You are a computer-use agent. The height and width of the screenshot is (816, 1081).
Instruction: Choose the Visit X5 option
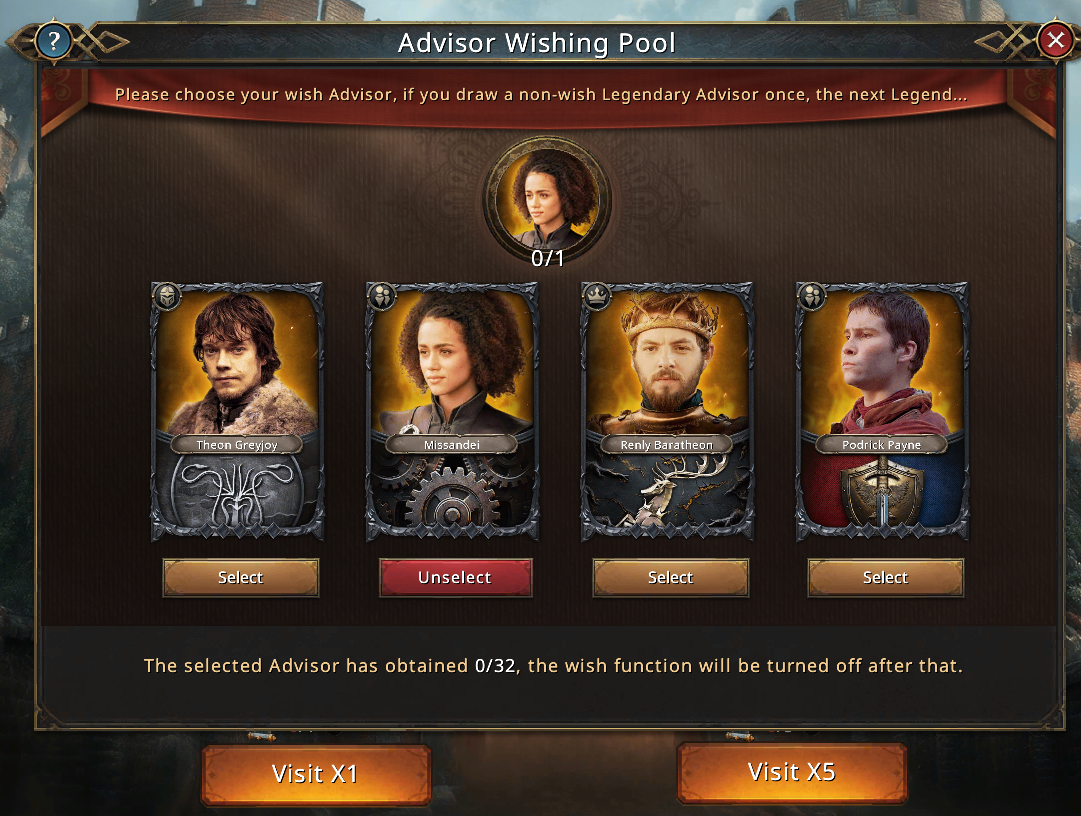point(791,772)
